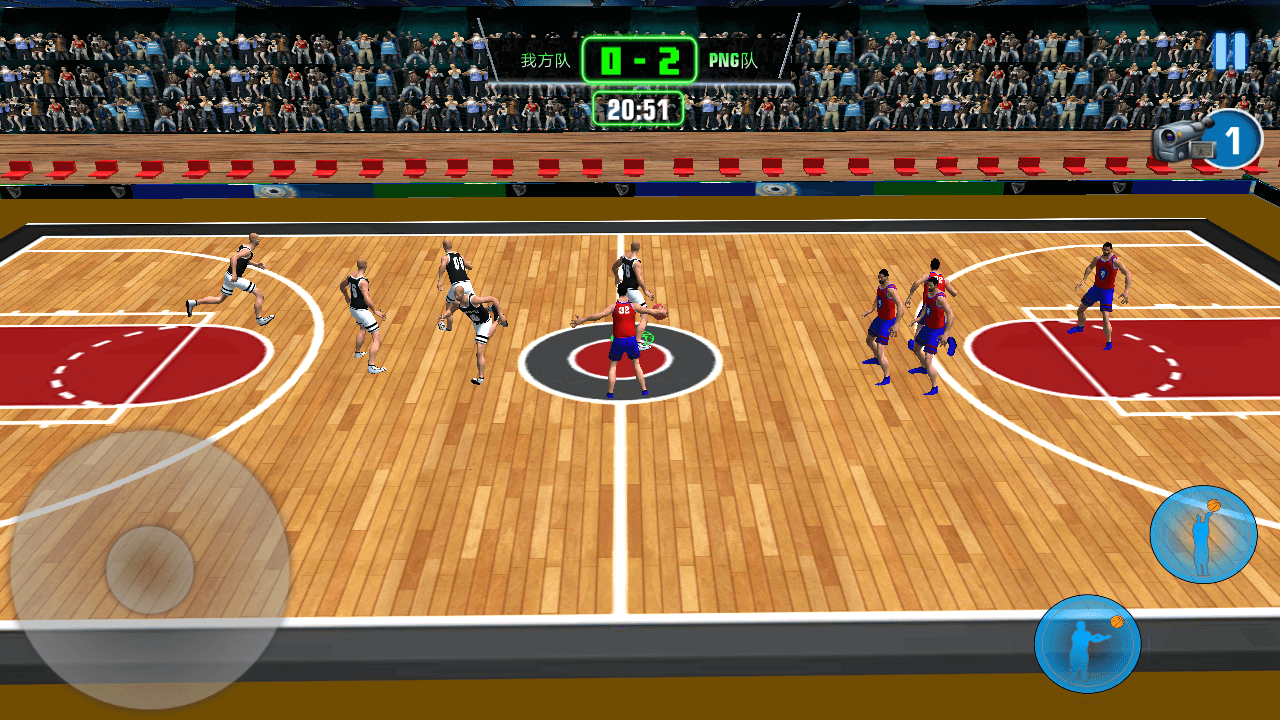The height and width of the screenshot is (720, 1280).
Task: Click the virtual joystick thumb pad
Action: point(150,570)
